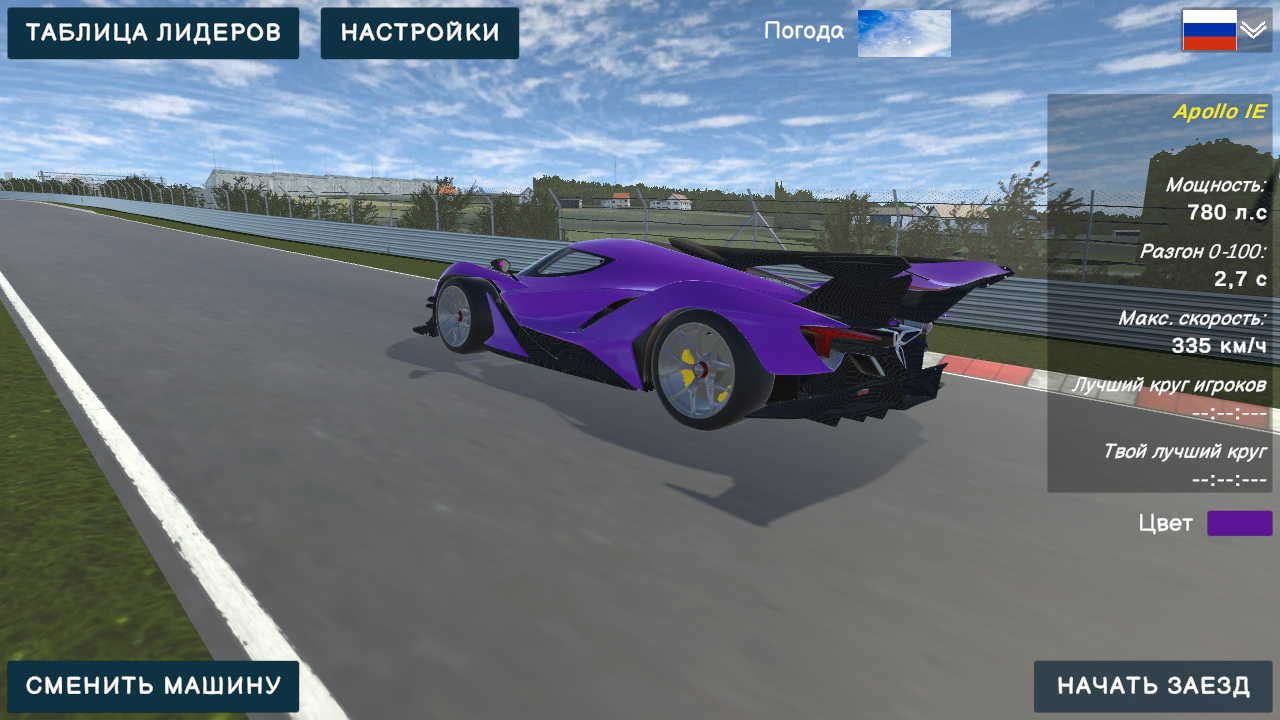Click СМЕНИТЬ МАШИНУ to change car
The height and width of the screenshot is (720, 1280).
pos(154,686)
